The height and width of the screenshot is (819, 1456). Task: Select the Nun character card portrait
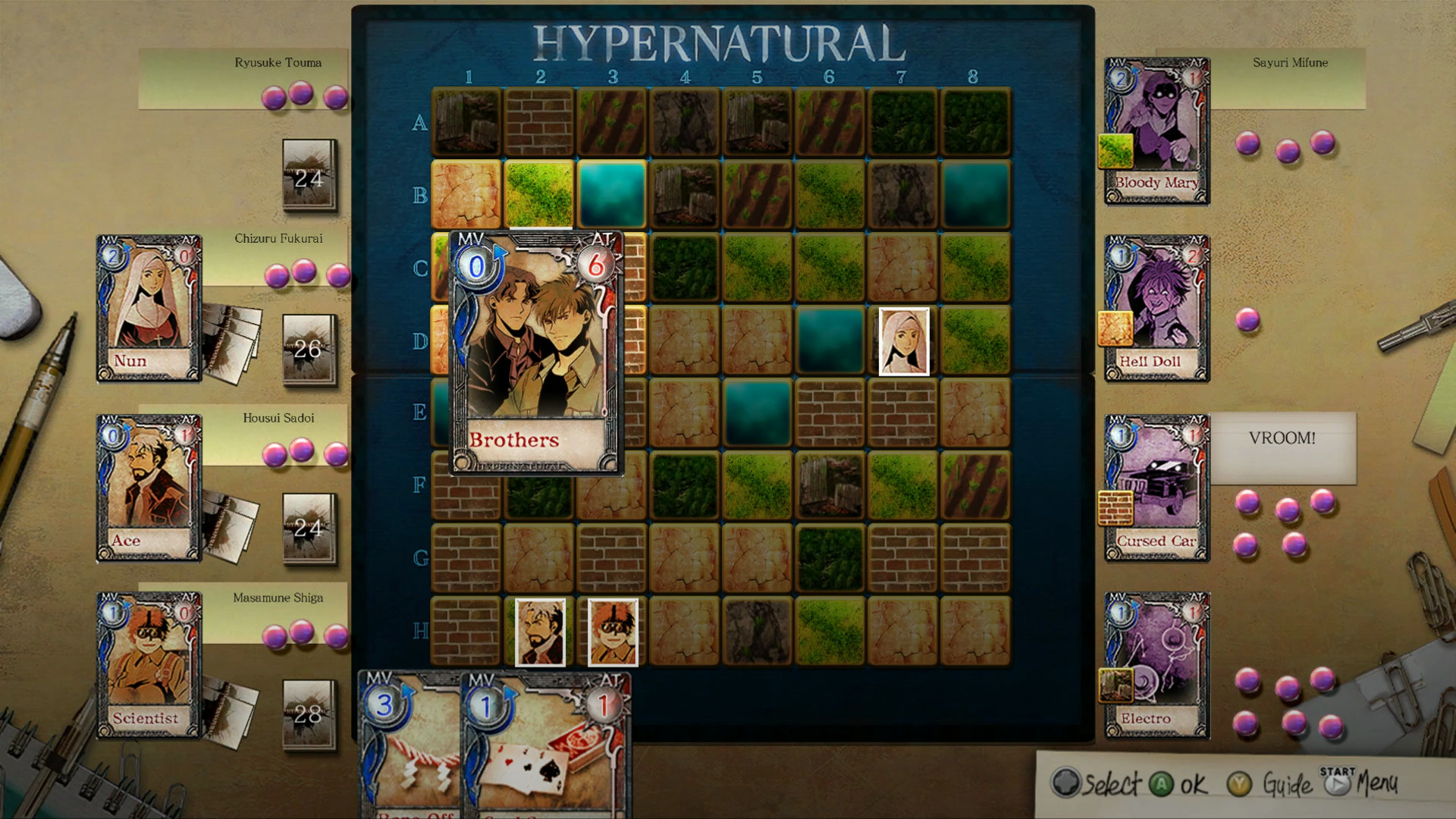pos(146,303)
